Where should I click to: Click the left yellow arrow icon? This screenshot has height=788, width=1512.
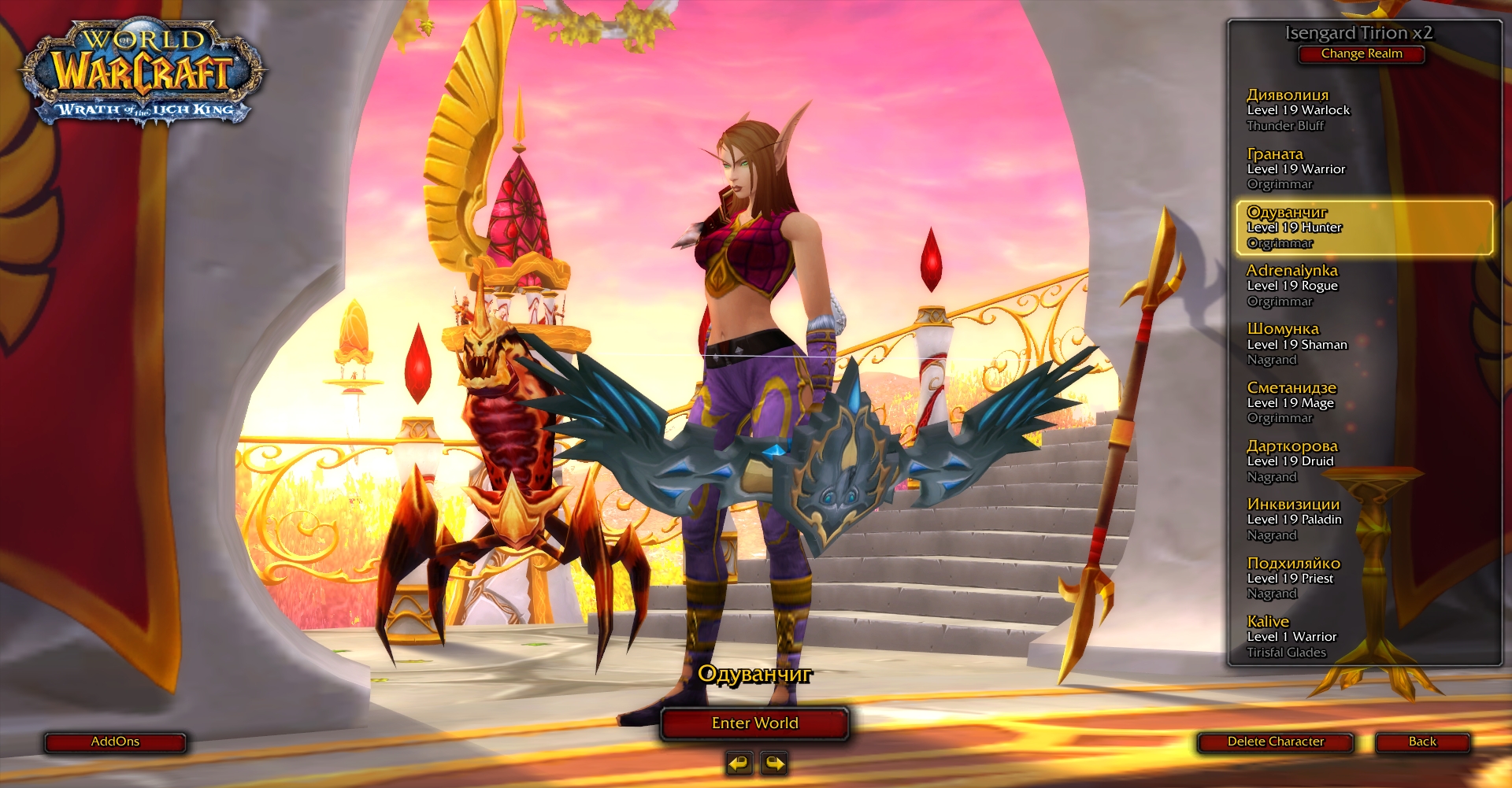pos(739,762)
